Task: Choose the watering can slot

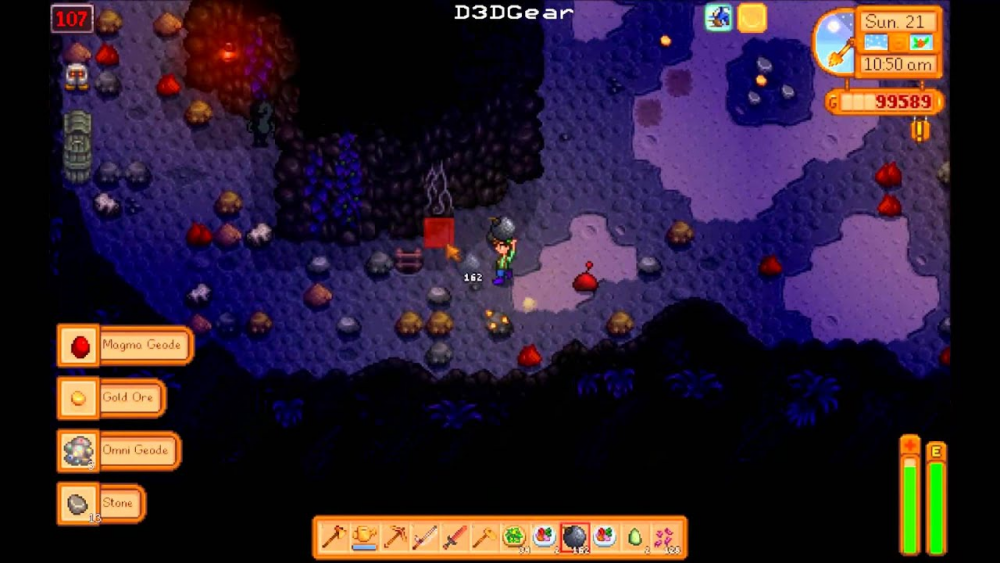Action: (x=363, y=538)
